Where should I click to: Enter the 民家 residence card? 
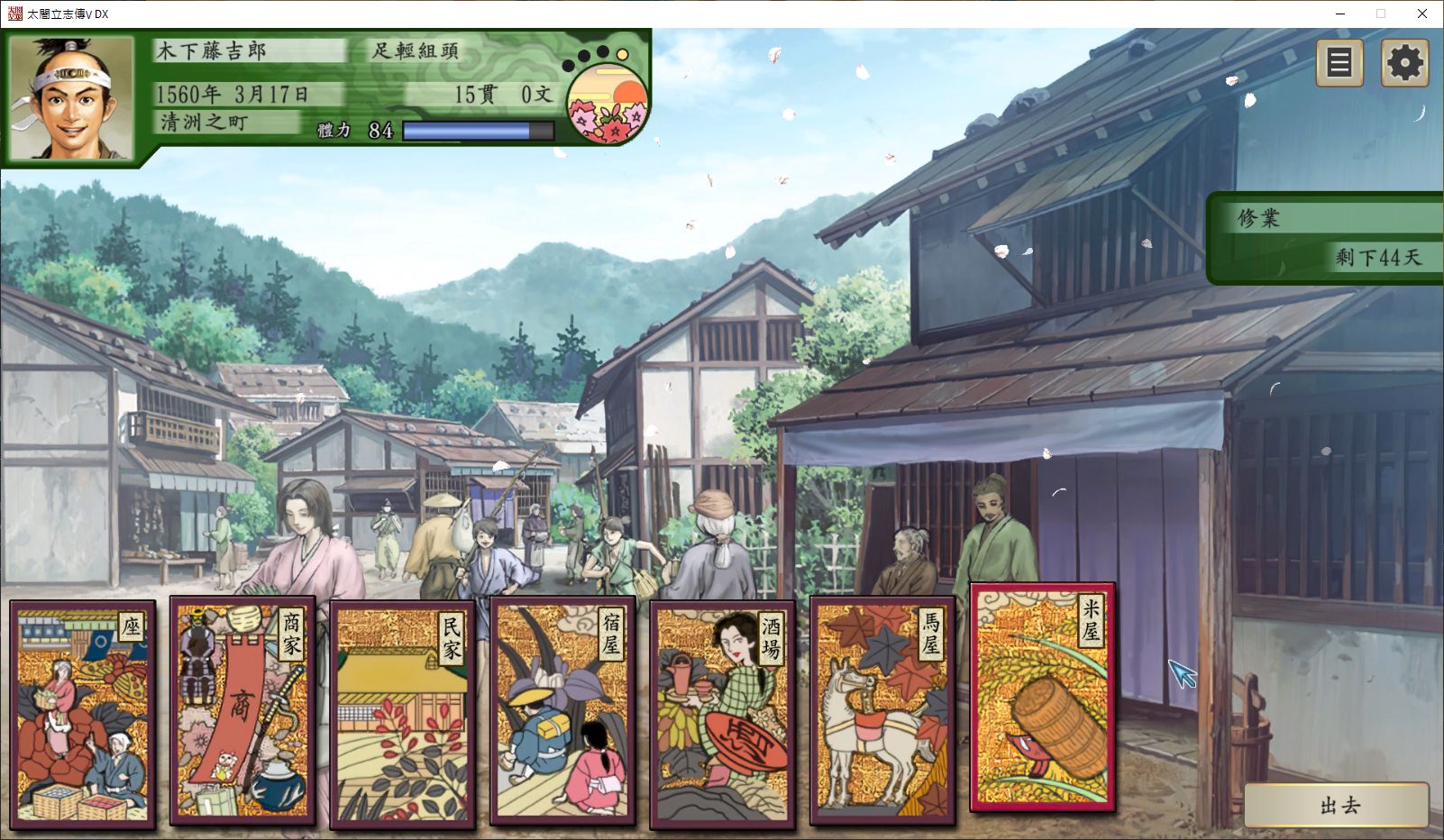[x=402, y=713]
